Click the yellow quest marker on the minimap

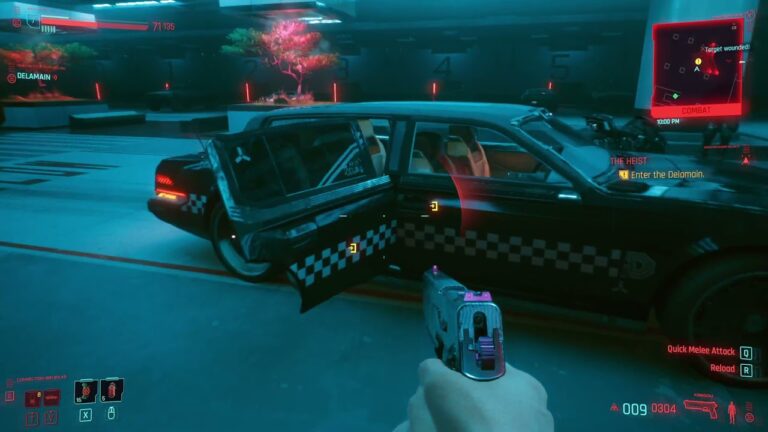(x=699, y=61)
